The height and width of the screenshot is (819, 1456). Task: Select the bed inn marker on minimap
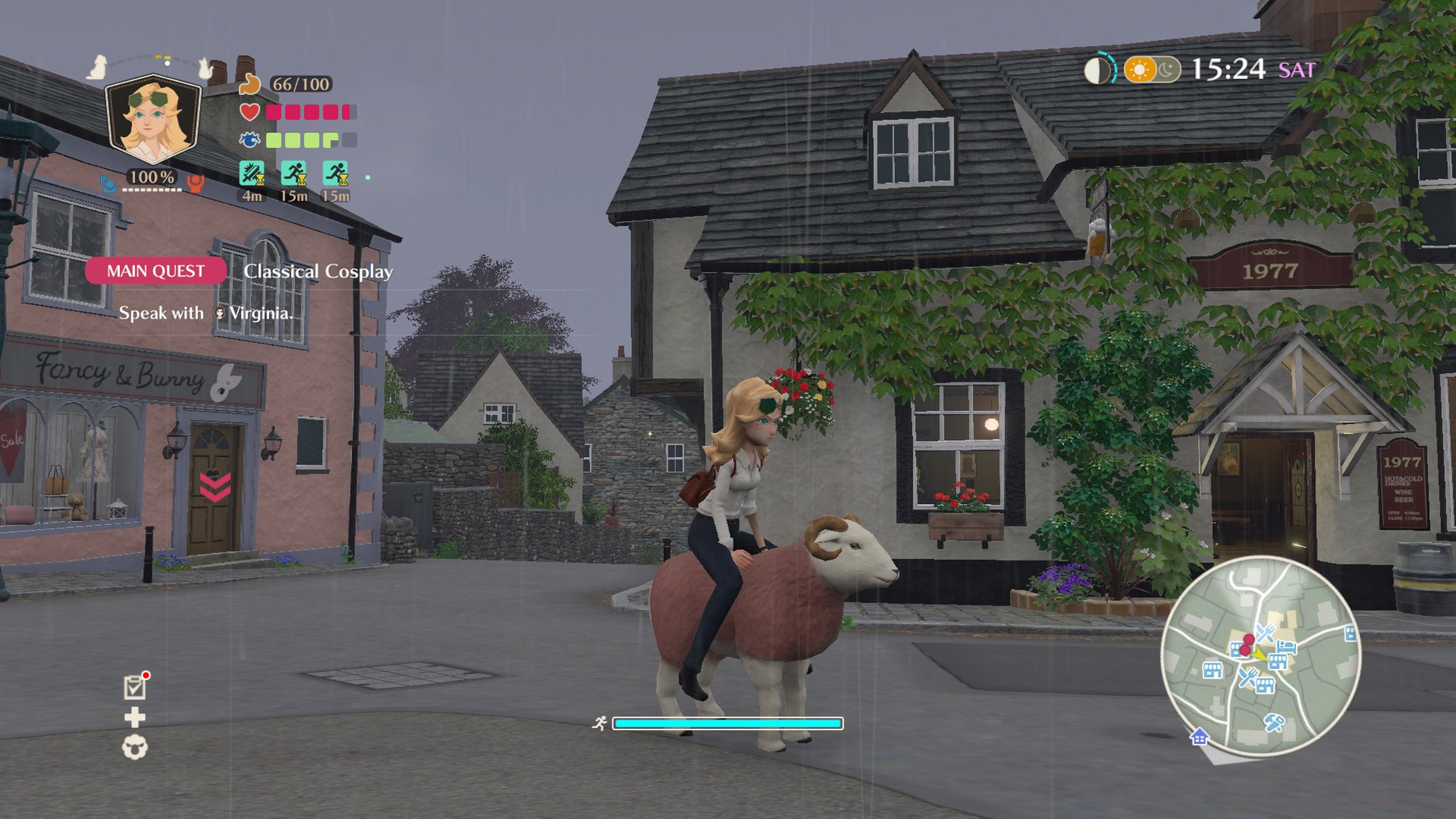[1287, 646]
